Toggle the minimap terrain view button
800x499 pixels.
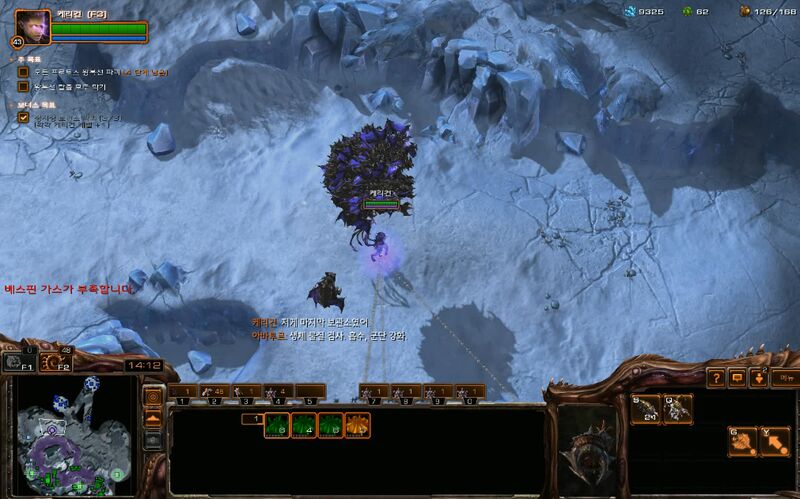(153, 419)
